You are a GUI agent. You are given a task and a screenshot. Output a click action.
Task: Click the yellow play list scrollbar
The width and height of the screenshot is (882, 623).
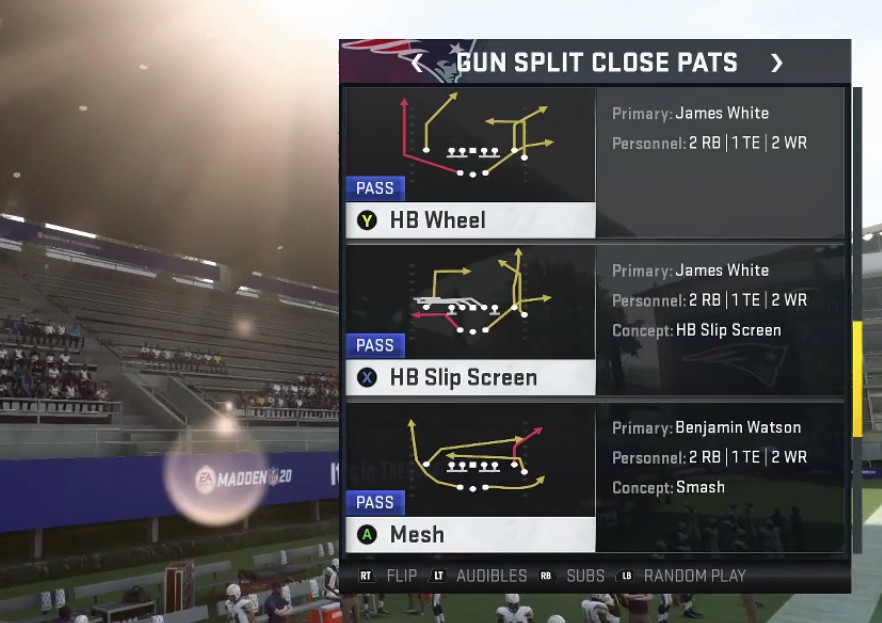[856, 379]
